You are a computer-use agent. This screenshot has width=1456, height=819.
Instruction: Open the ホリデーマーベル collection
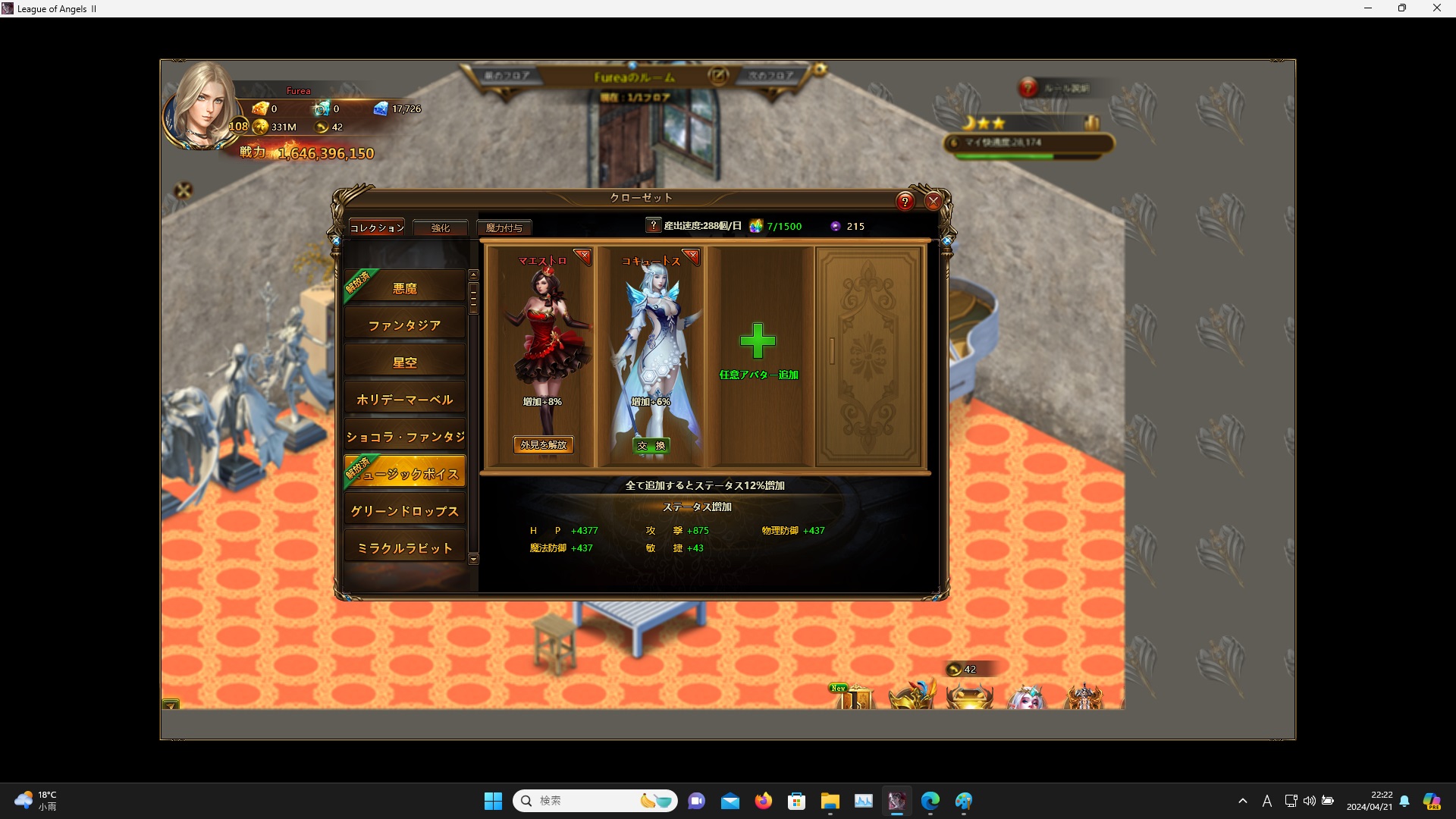(405, 400)
